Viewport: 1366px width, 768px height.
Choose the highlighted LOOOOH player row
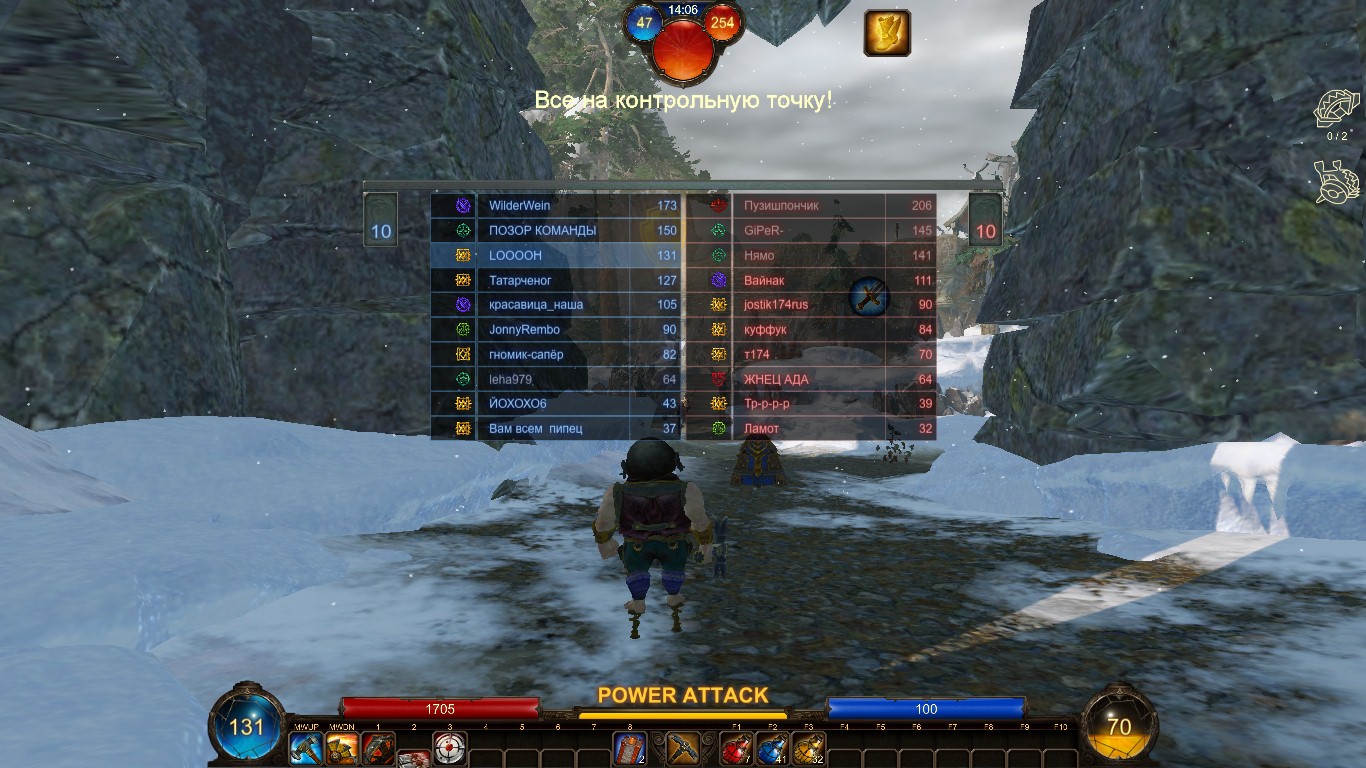(556, 255)
